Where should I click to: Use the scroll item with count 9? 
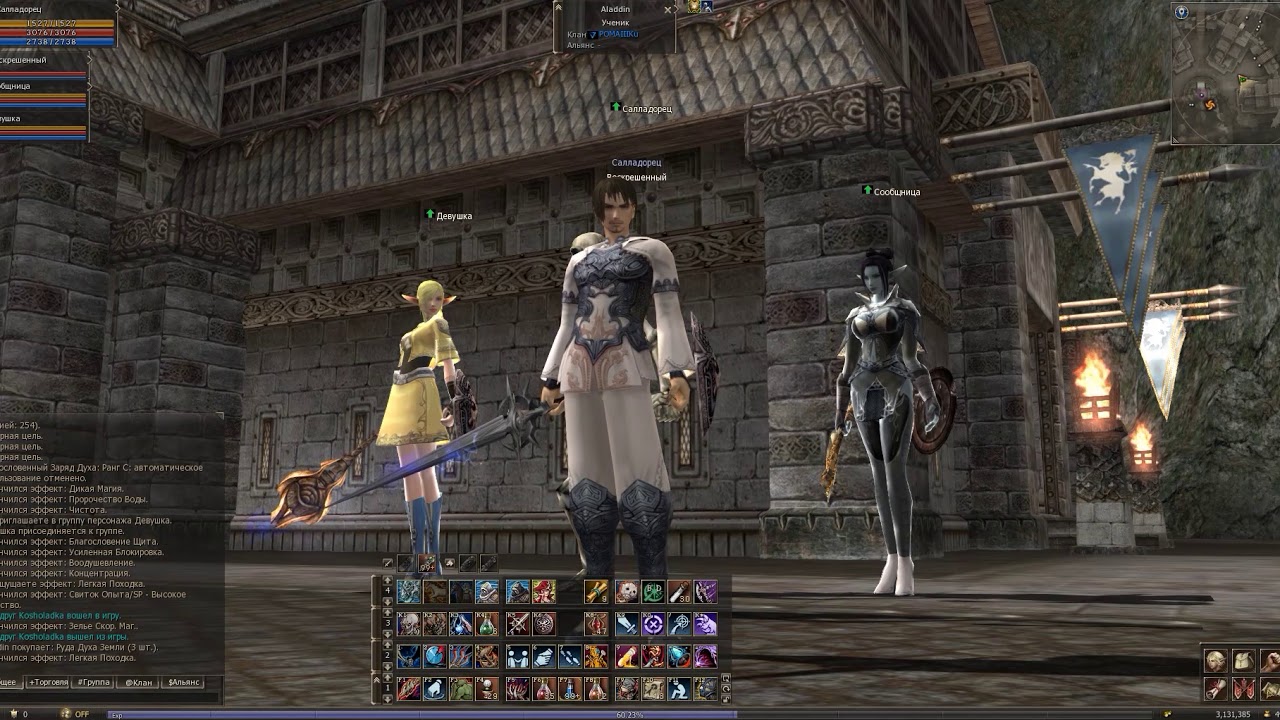597,592
